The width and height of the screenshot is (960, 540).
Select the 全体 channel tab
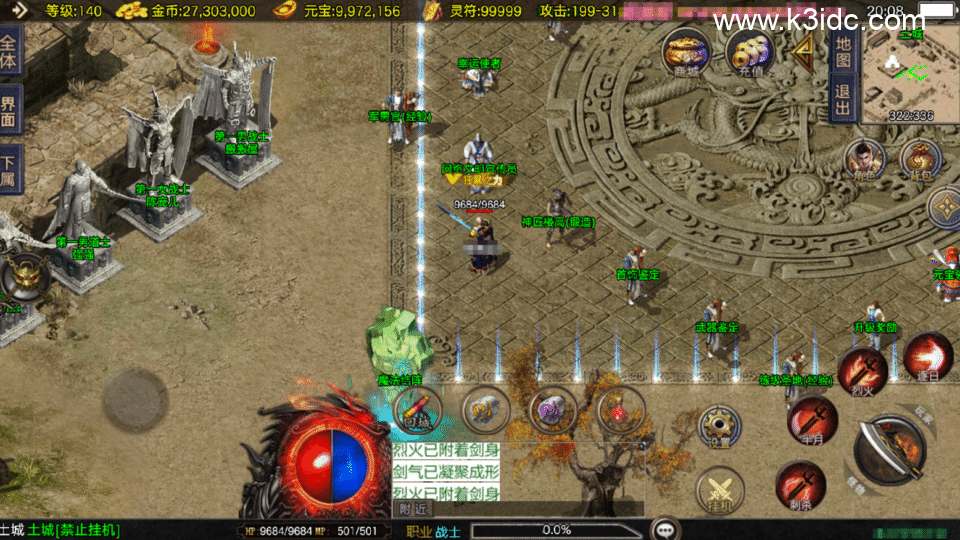pos(10,47)
